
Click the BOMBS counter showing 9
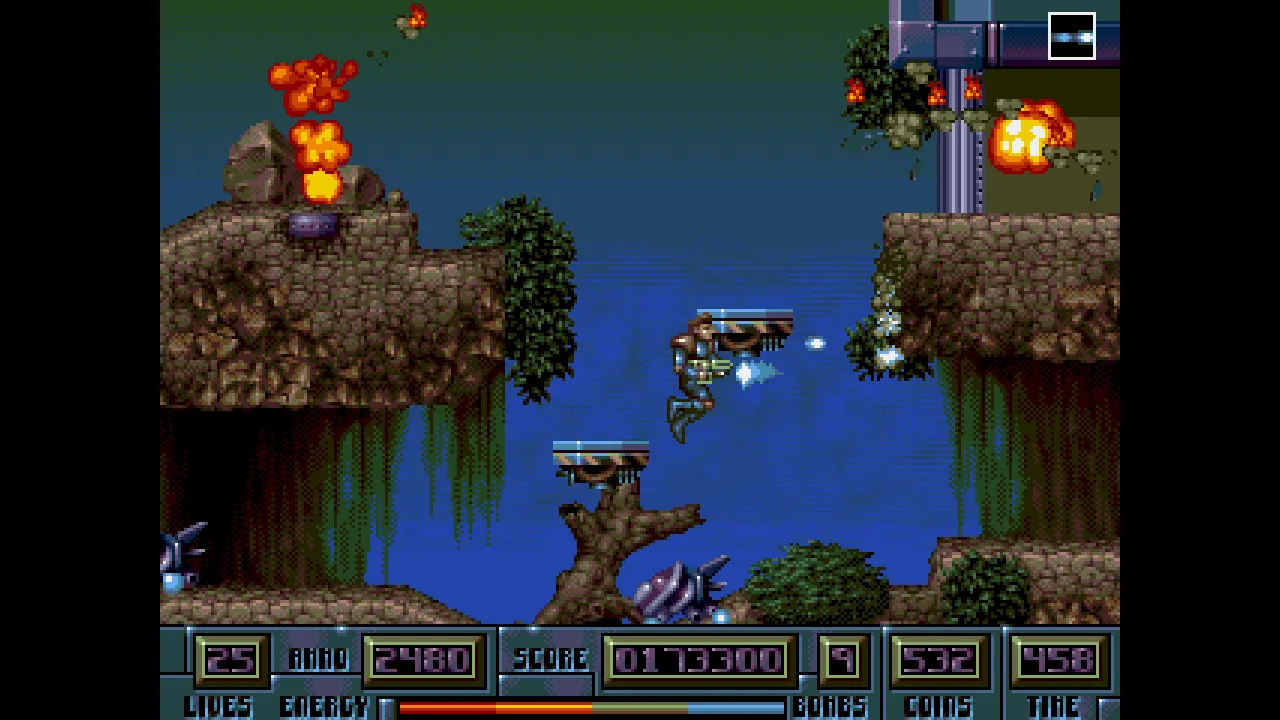841,658
